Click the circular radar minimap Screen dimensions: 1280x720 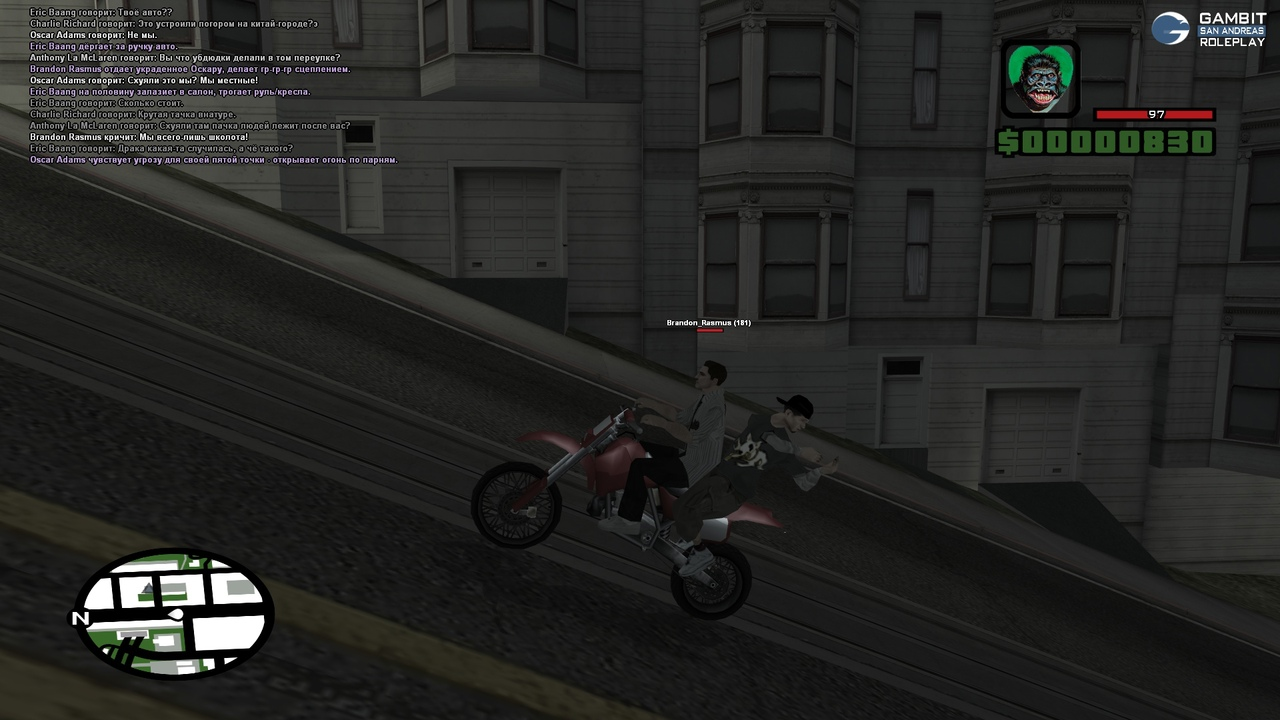point(175,613)
